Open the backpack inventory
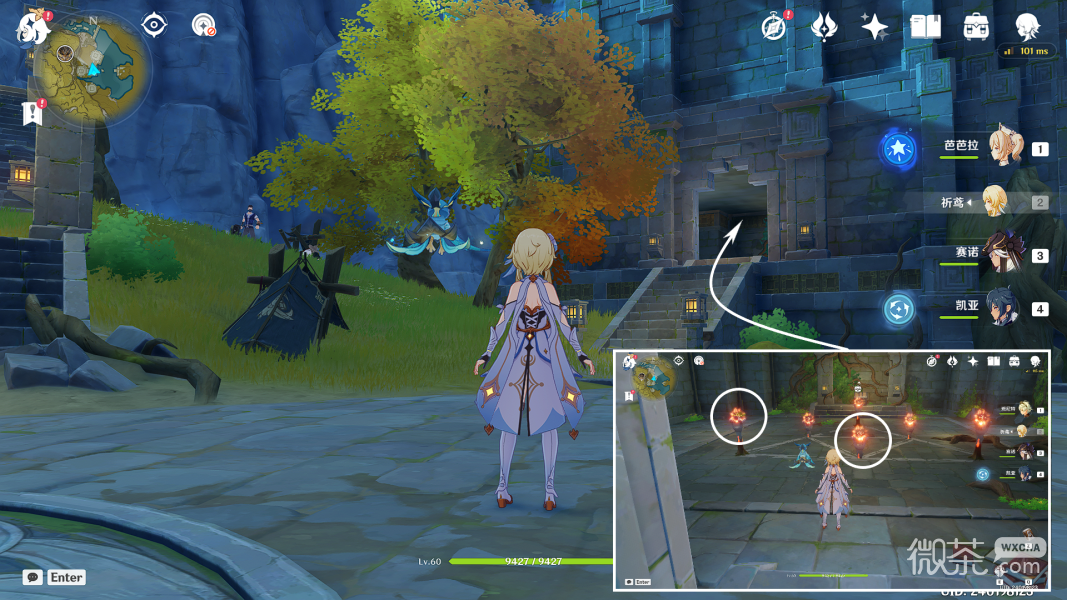 [x=976, y=27]
